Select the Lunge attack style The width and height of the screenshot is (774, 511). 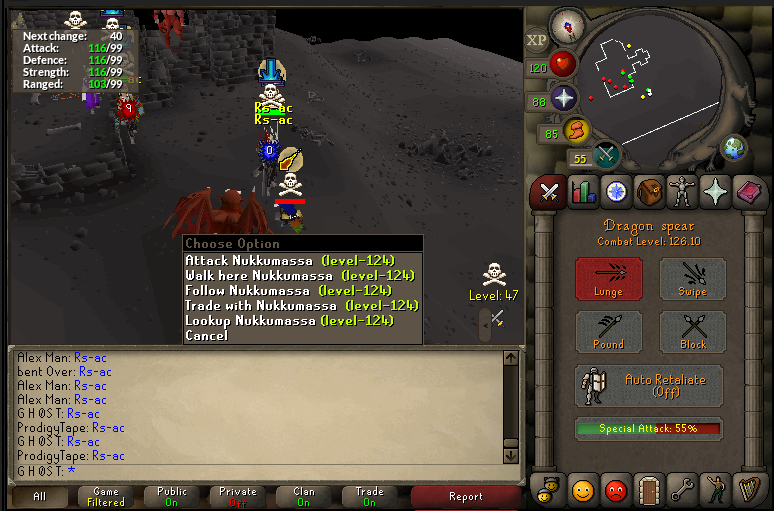[x=608, y=279]
